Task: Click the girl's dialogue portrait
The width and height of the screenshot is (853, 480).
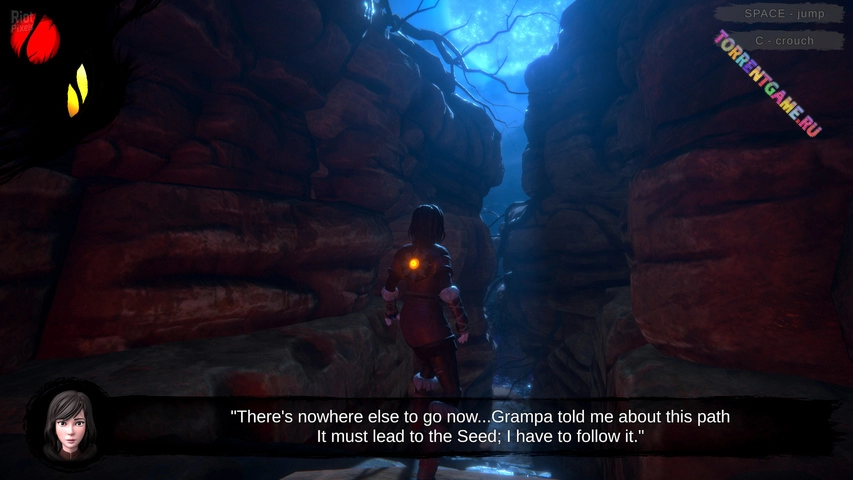Action: point(69,426)
